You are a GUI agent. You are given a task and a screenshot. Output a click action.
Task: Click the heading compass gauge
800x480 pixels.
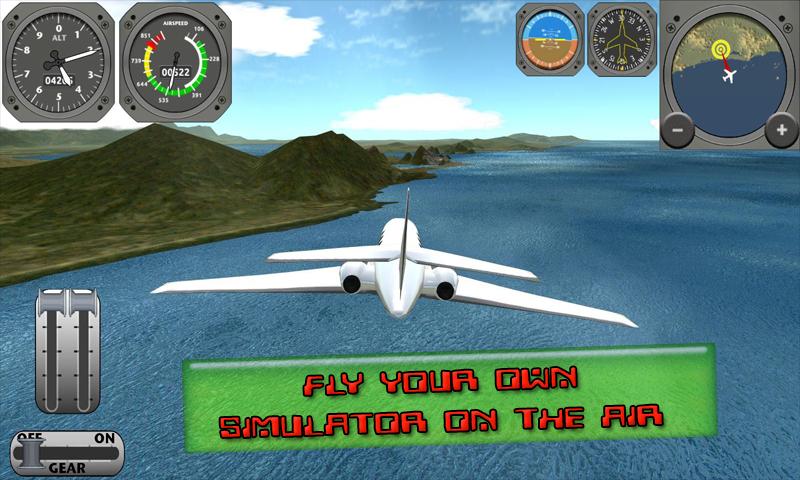pos(621,39)
